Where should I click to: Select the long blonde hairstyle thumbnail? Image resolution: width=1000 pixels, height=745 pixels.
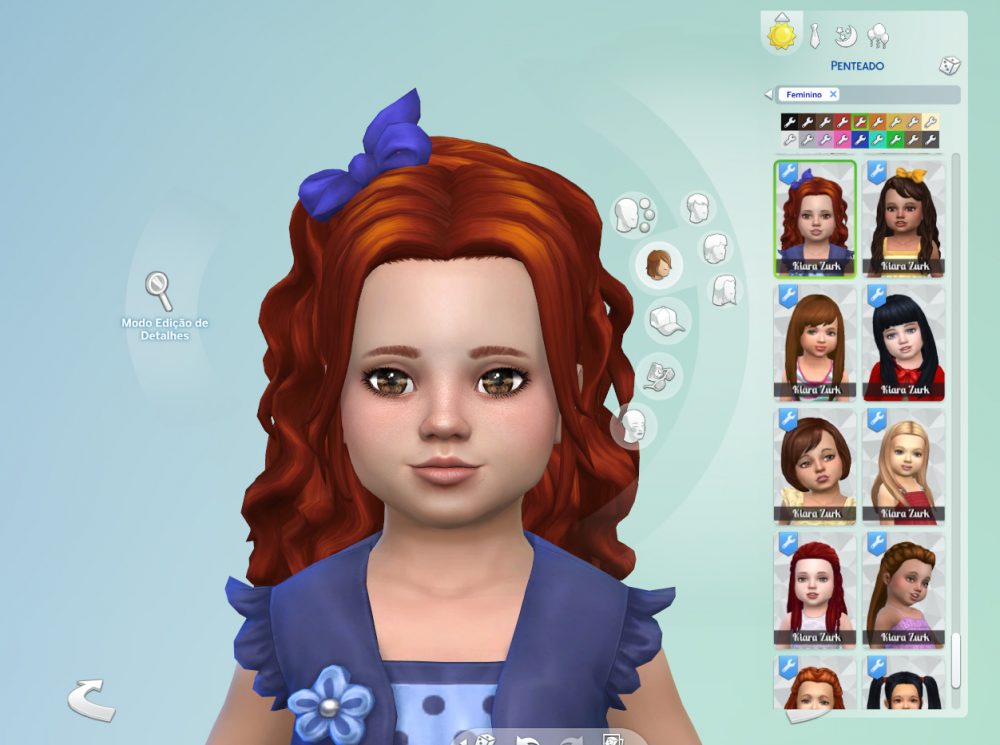click(x=904, y=466)
